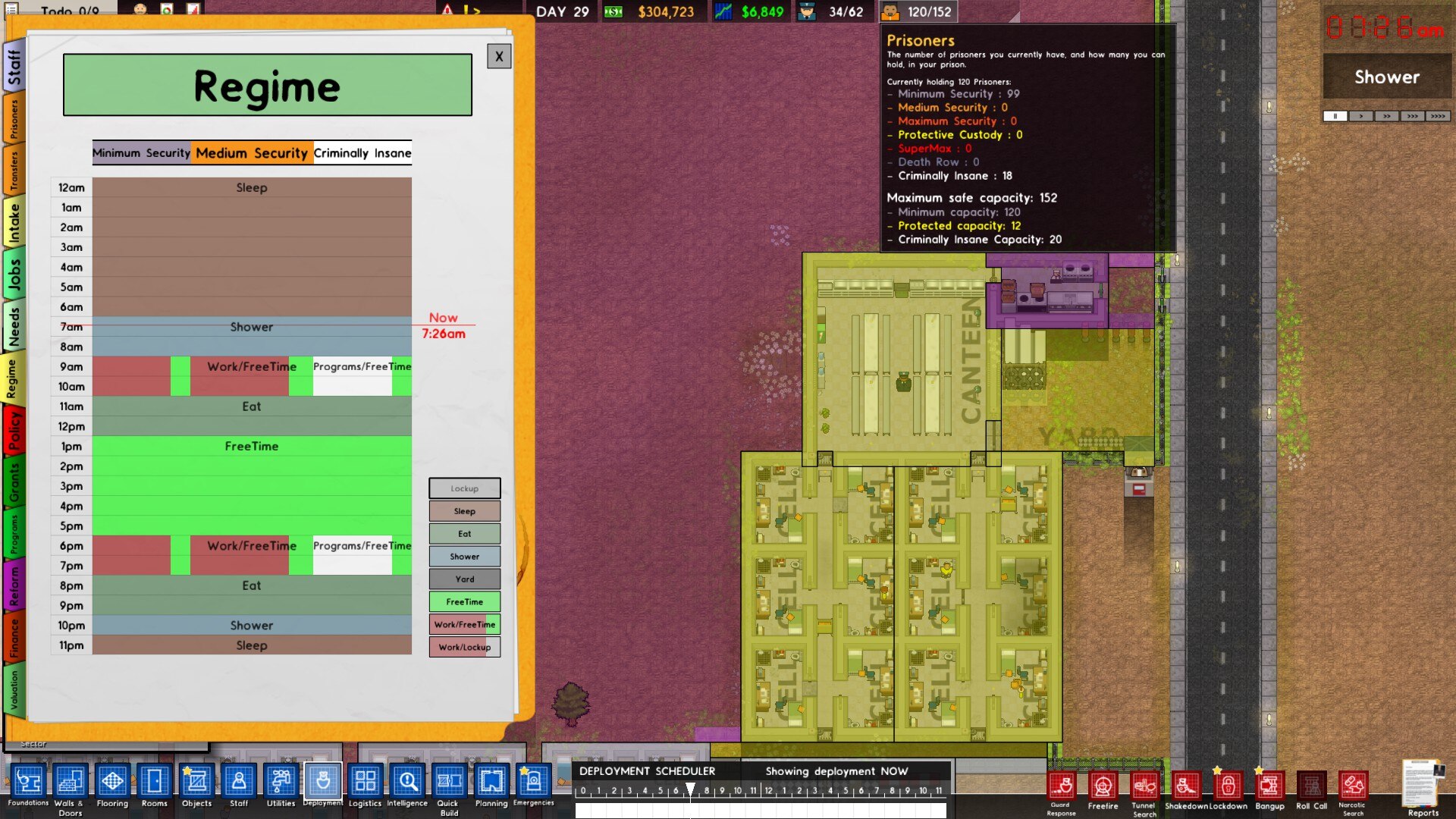1456x819 pixels.
Task: Open the Logistics view
Action: [365, 781]
